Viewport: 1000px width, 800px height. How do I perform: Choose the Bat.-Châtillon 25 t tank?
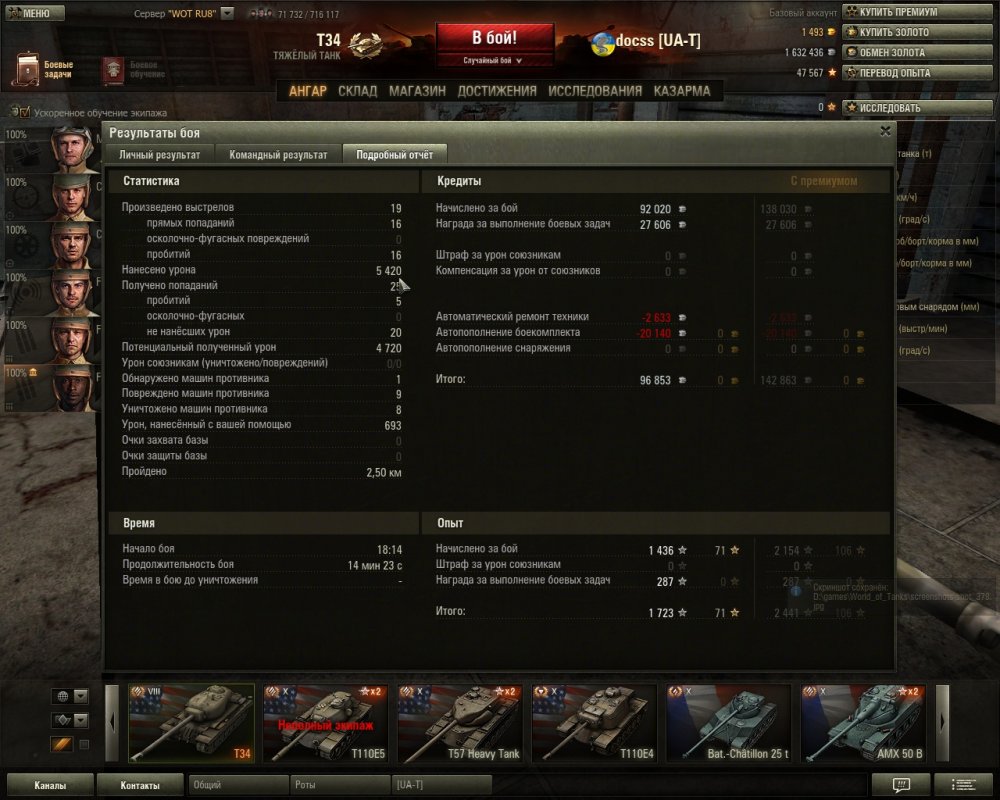coord(728,723)
